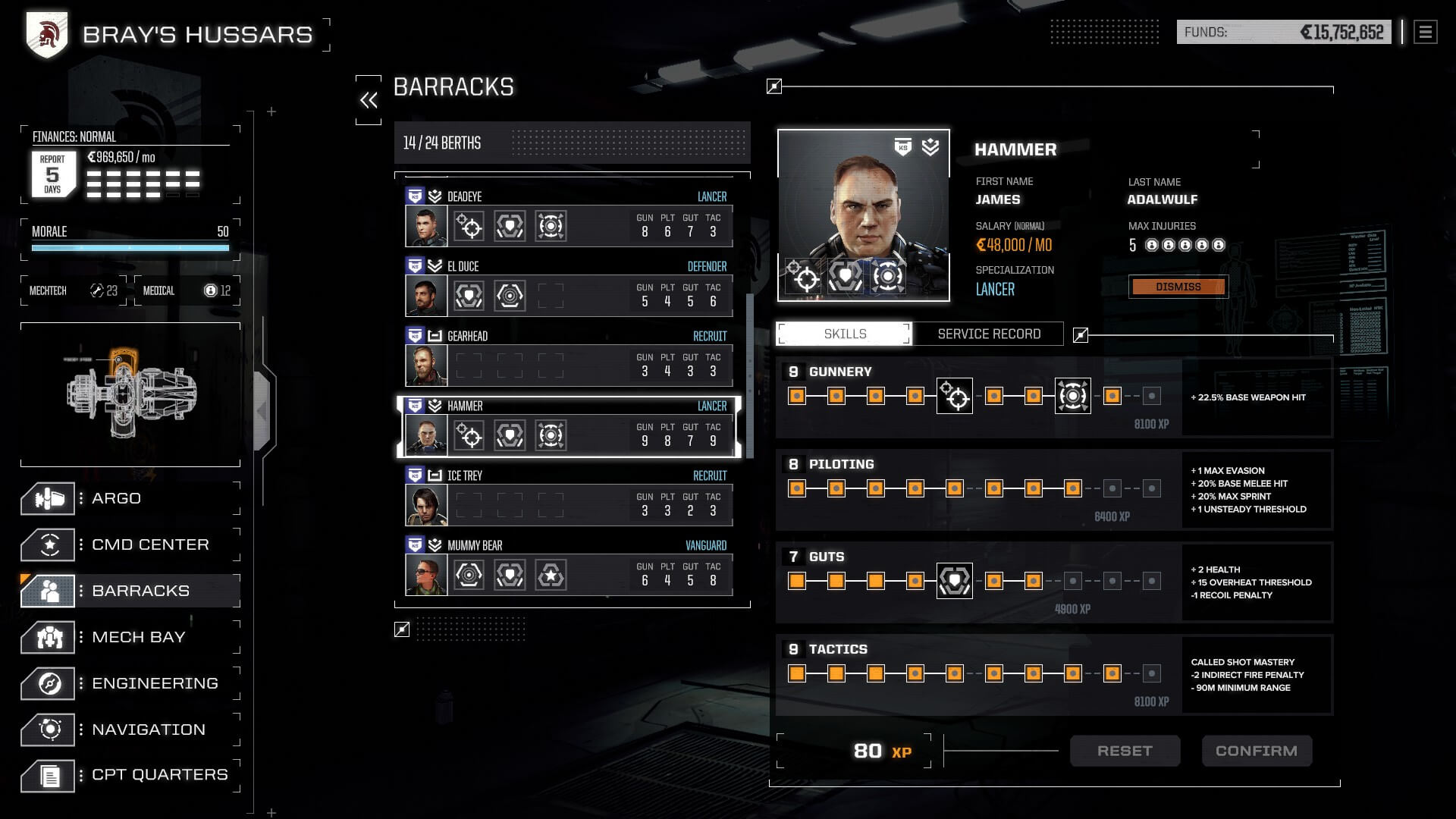Screen dimensions: 1456x819
Task: Switch to the Service Record tab
Action: click(988, 334)
